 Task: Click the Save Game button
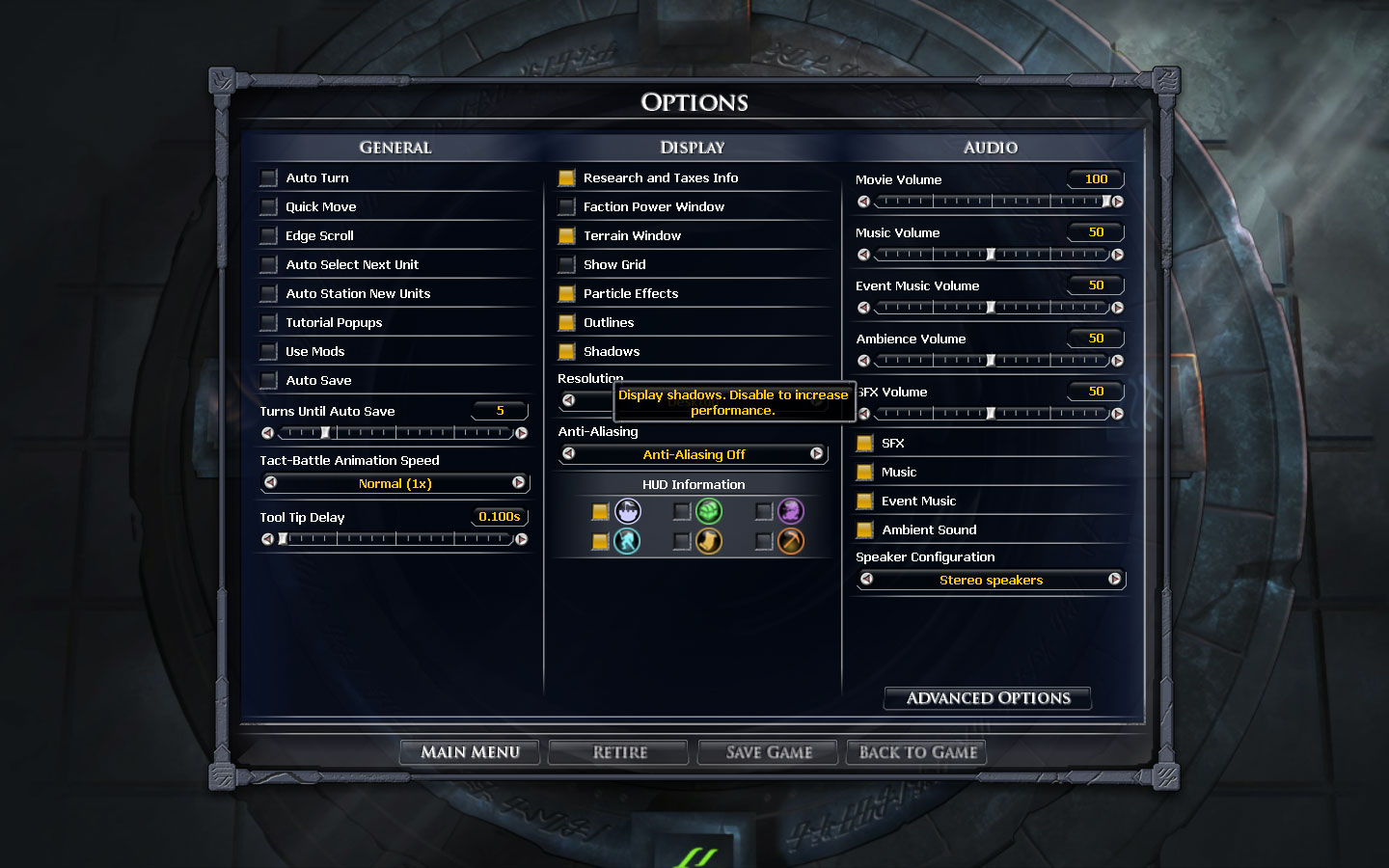[769, 752]
